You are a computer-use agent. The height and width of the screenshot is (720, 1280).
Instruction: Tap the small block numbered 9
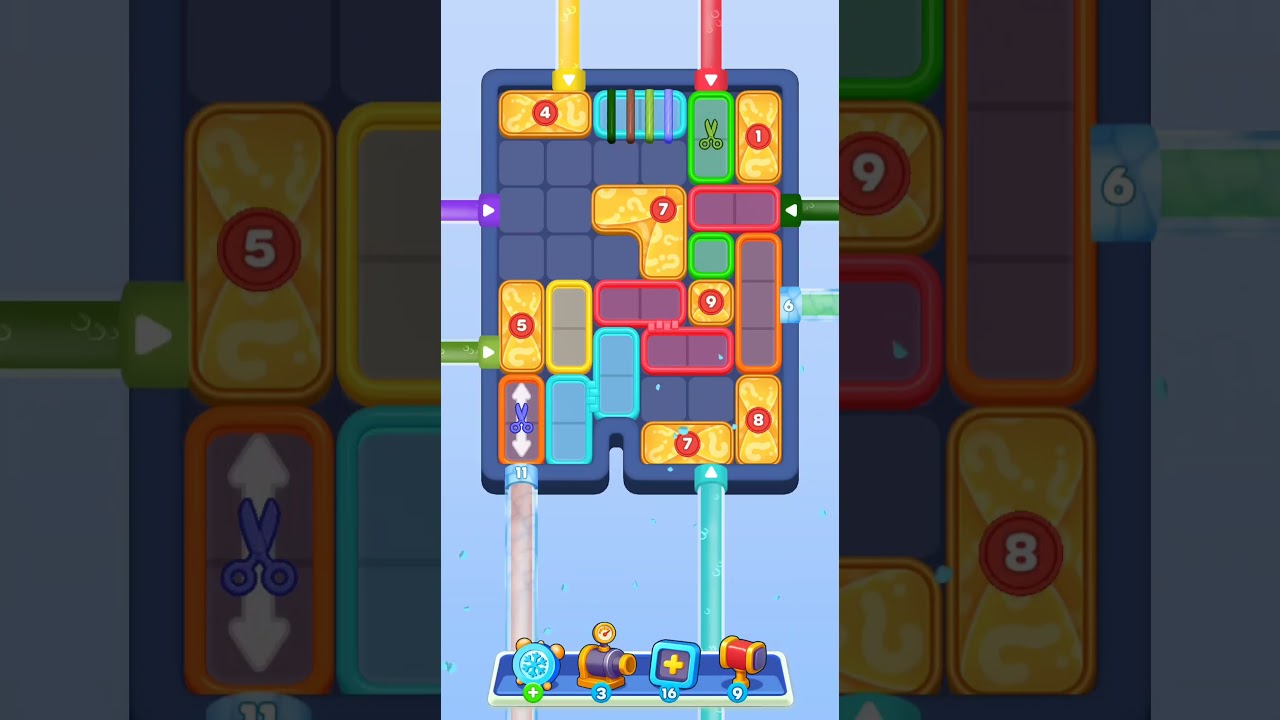(710, 300)
